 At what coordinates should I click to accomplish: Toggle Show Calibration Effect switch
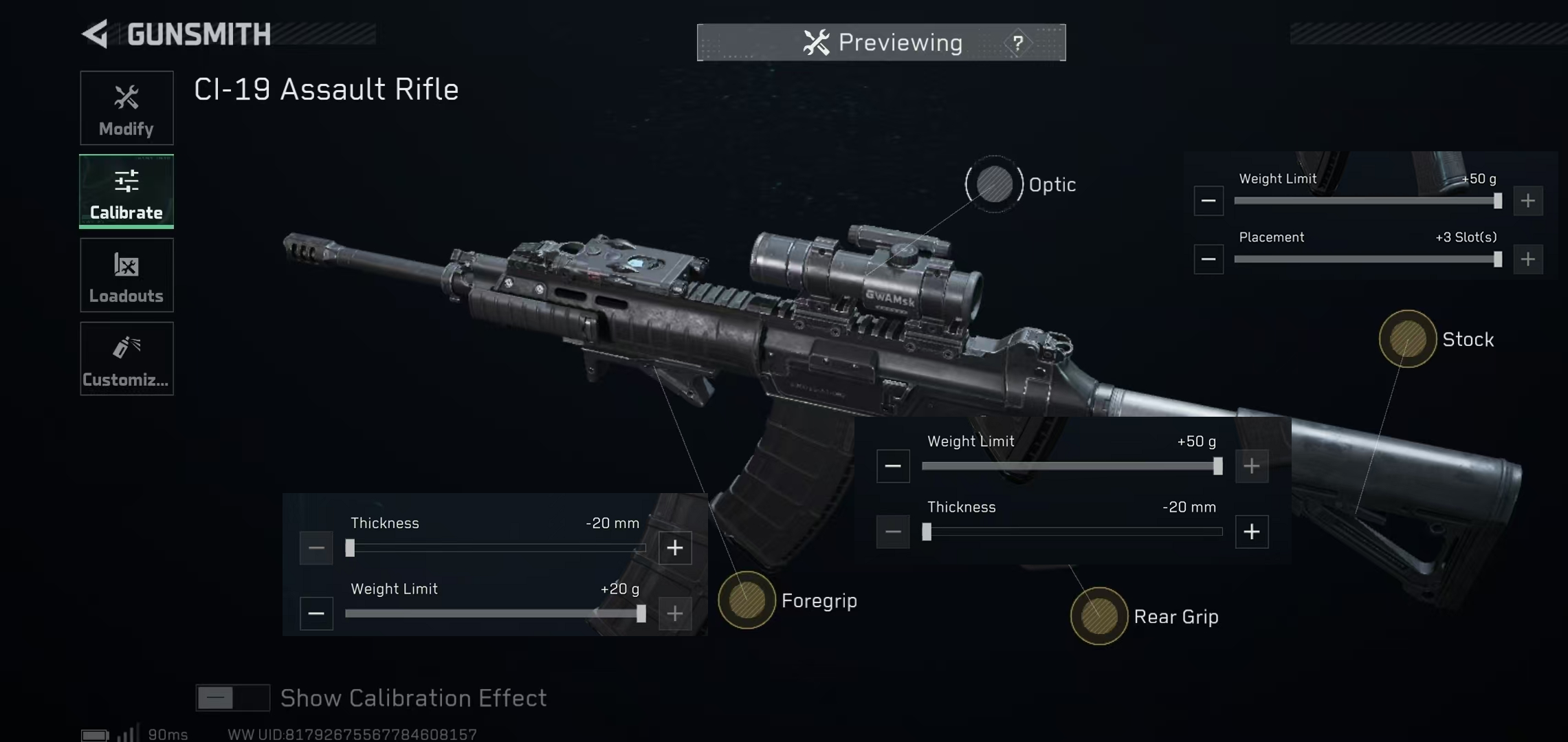[x=232, y=698]
